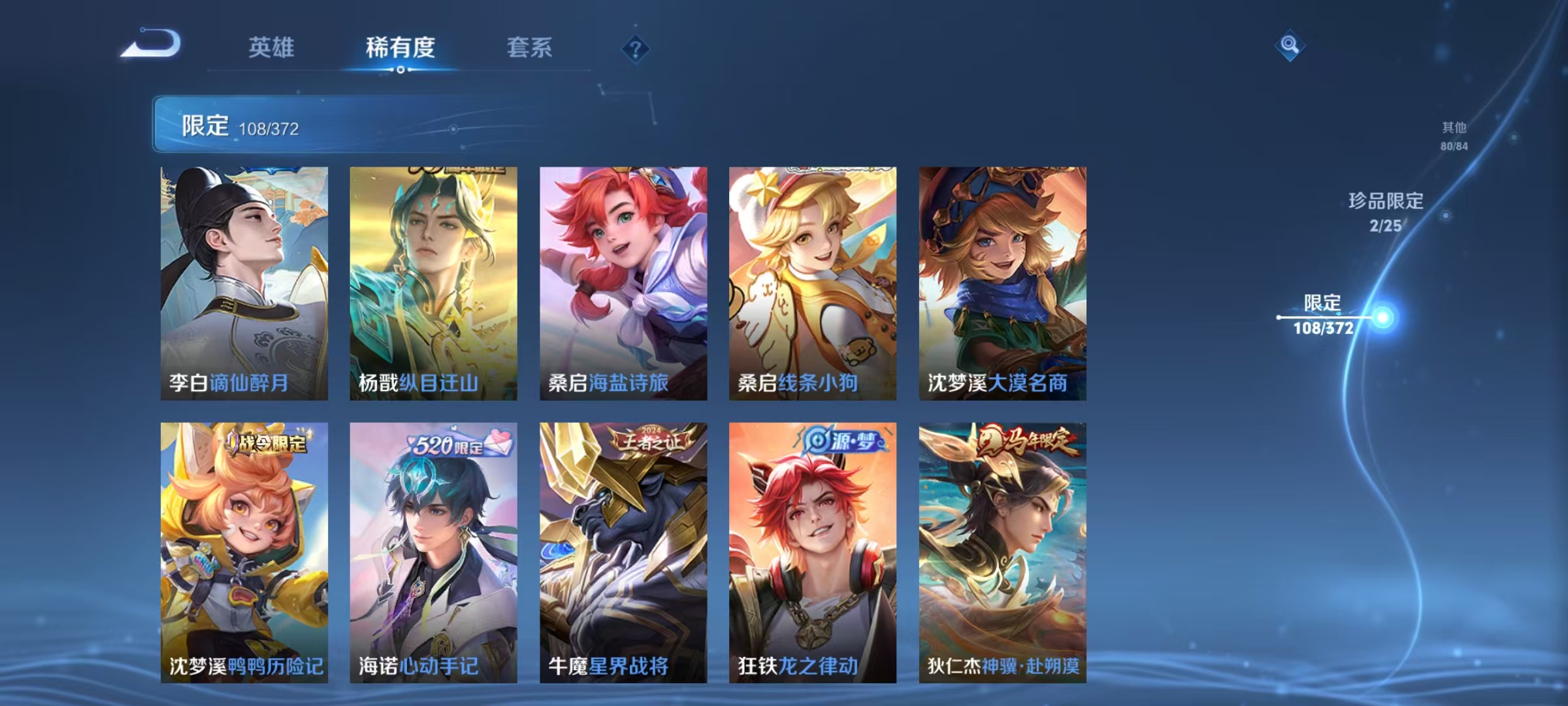Switch to the 套系 tab
The width and height of the screenshot is (1568, 706).
pyautogui.click(x=531, y=47)
